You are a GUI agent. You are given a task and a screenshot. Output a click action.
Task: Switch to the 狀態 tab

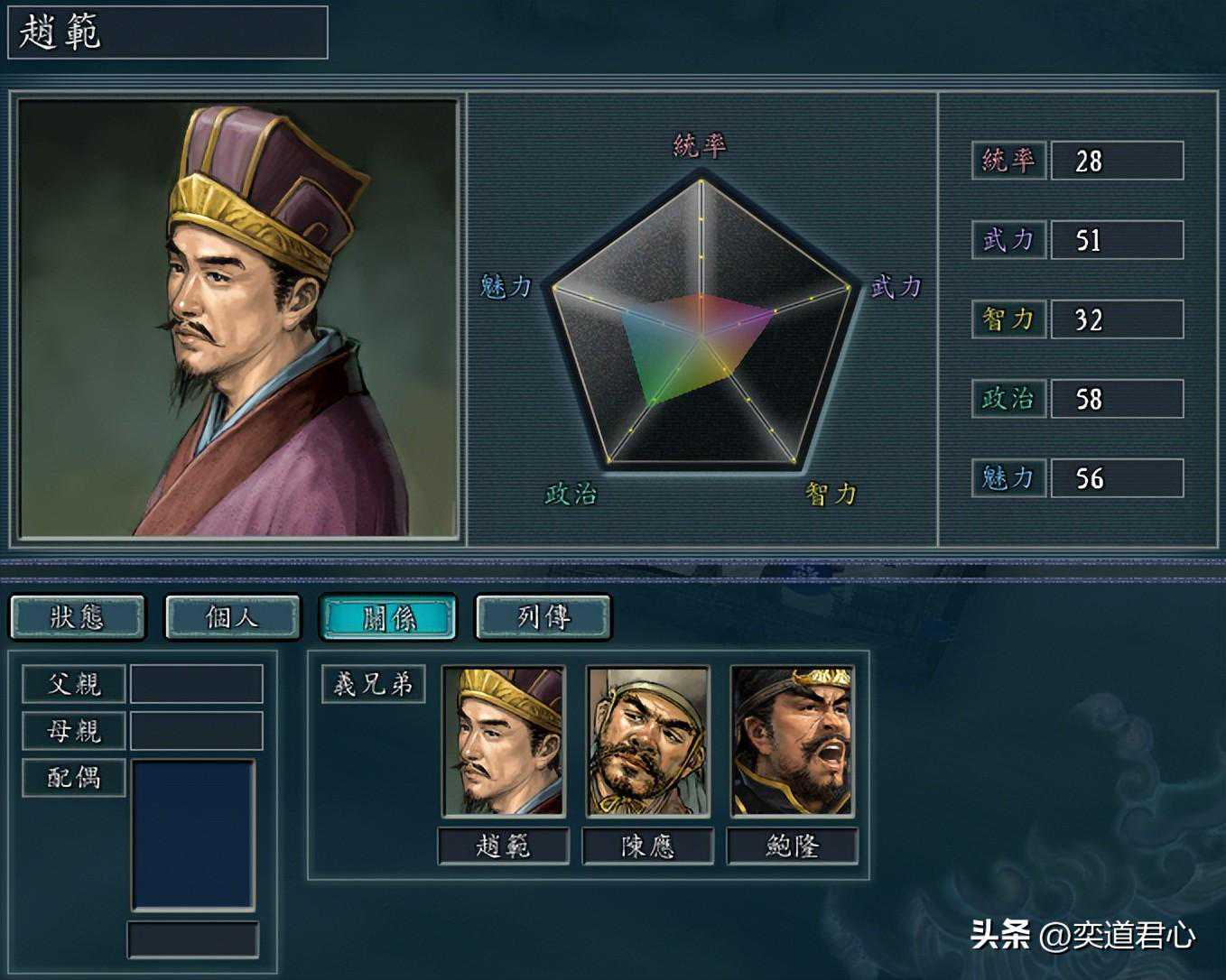tap(78, 617)
